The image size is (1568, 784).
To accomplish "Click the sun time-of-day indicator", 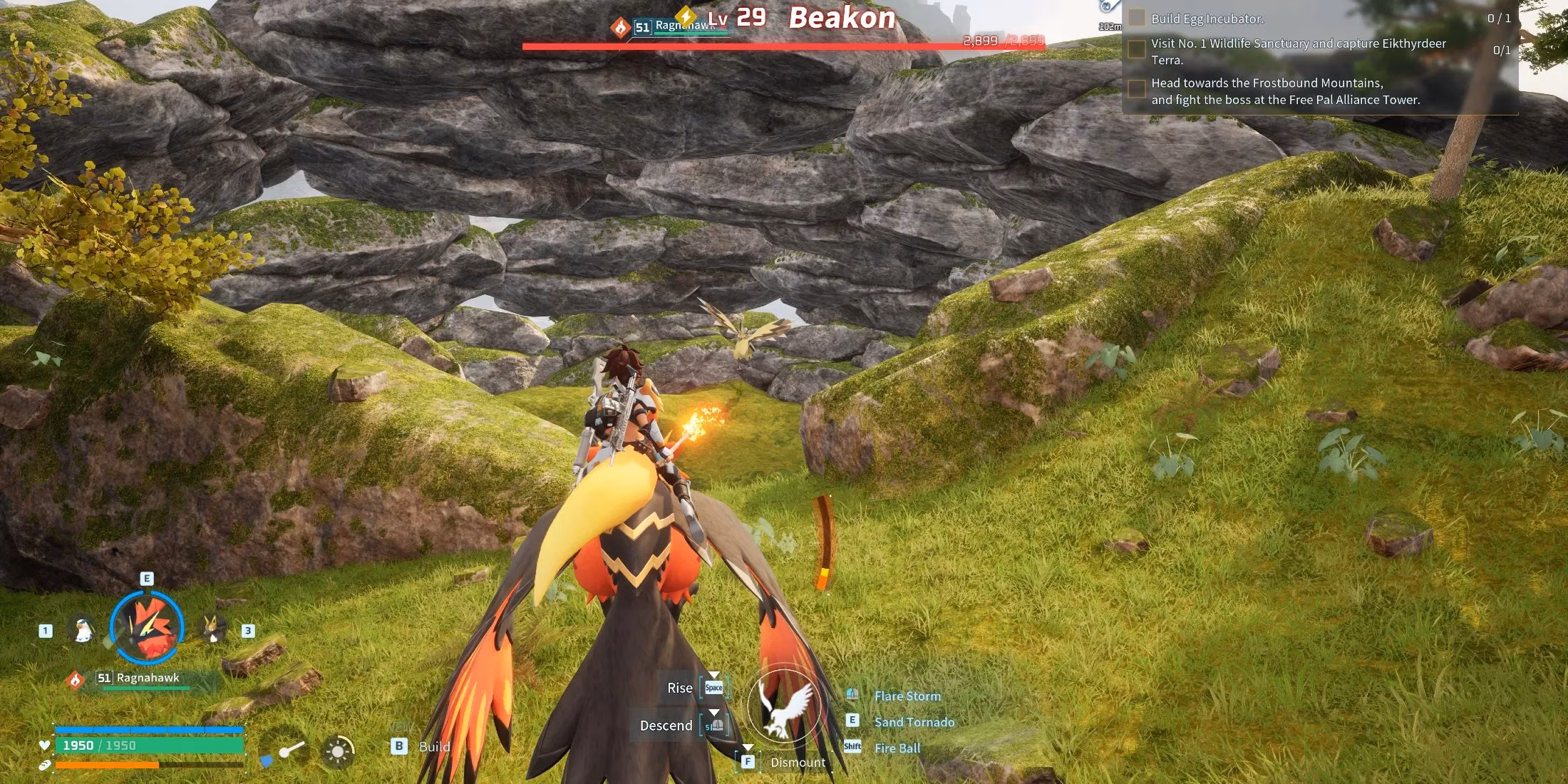I will [338, 751].
